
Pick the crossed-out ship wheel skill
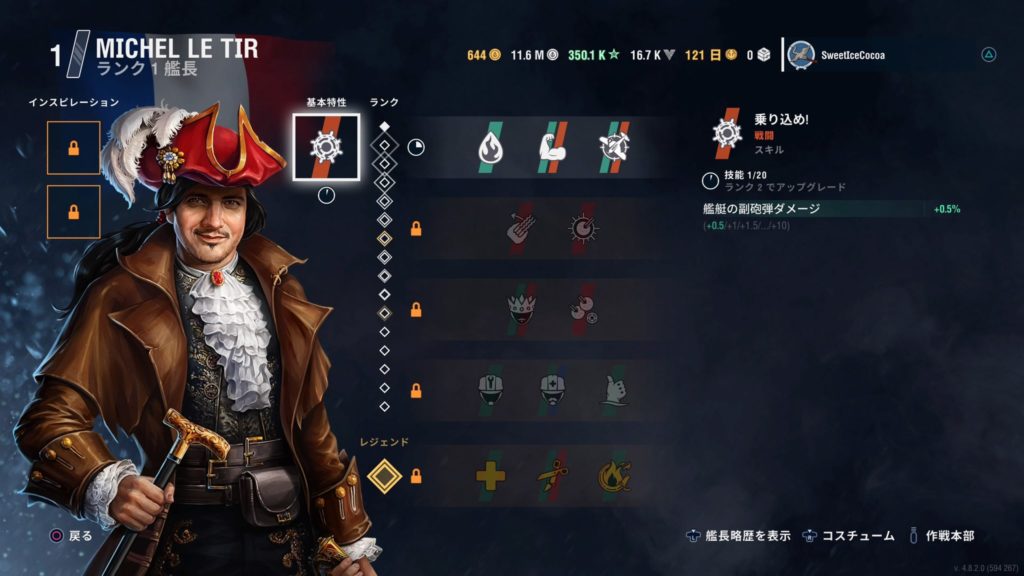click(x=614, y=148)
